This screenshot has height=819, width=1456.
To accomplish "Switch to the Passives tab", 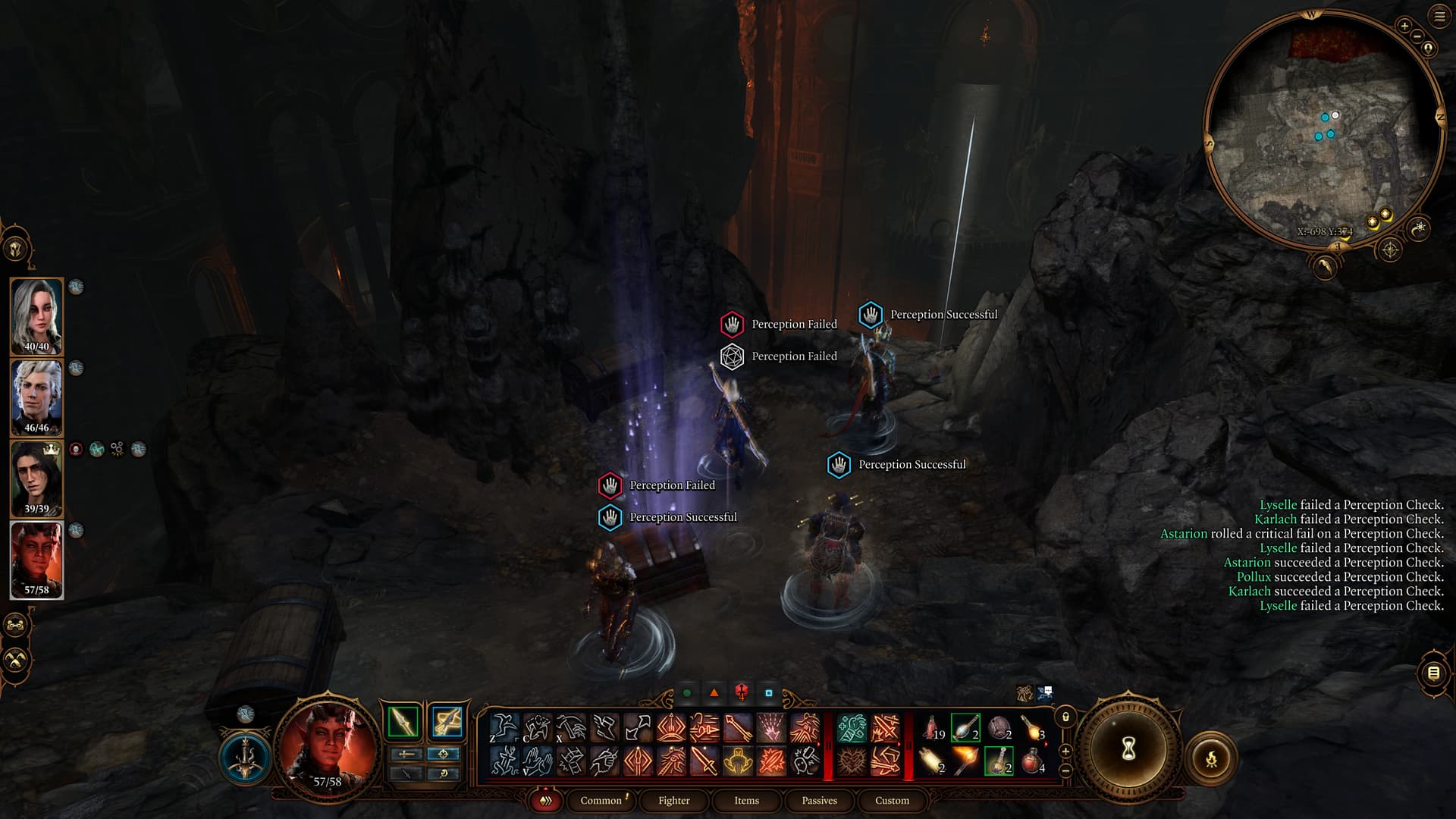I will pyautogui.click(x=819, y=800).
